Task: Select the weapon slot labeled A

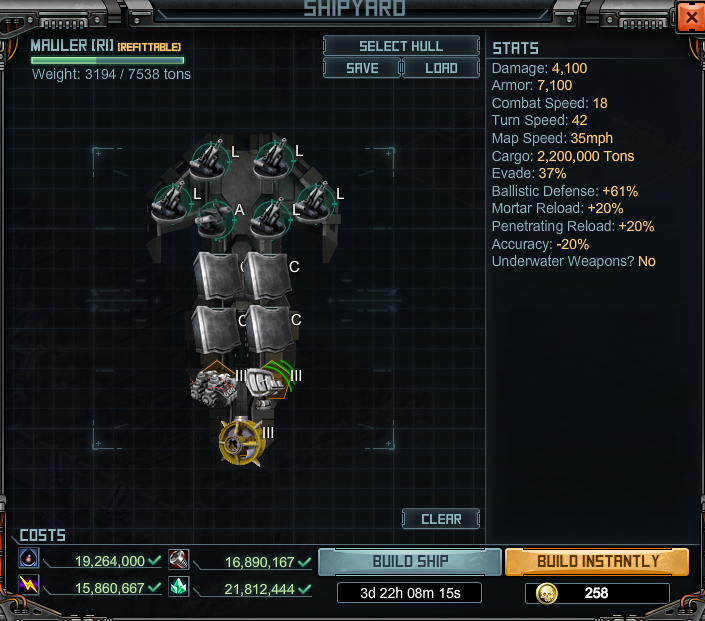Action: (214, 217)
